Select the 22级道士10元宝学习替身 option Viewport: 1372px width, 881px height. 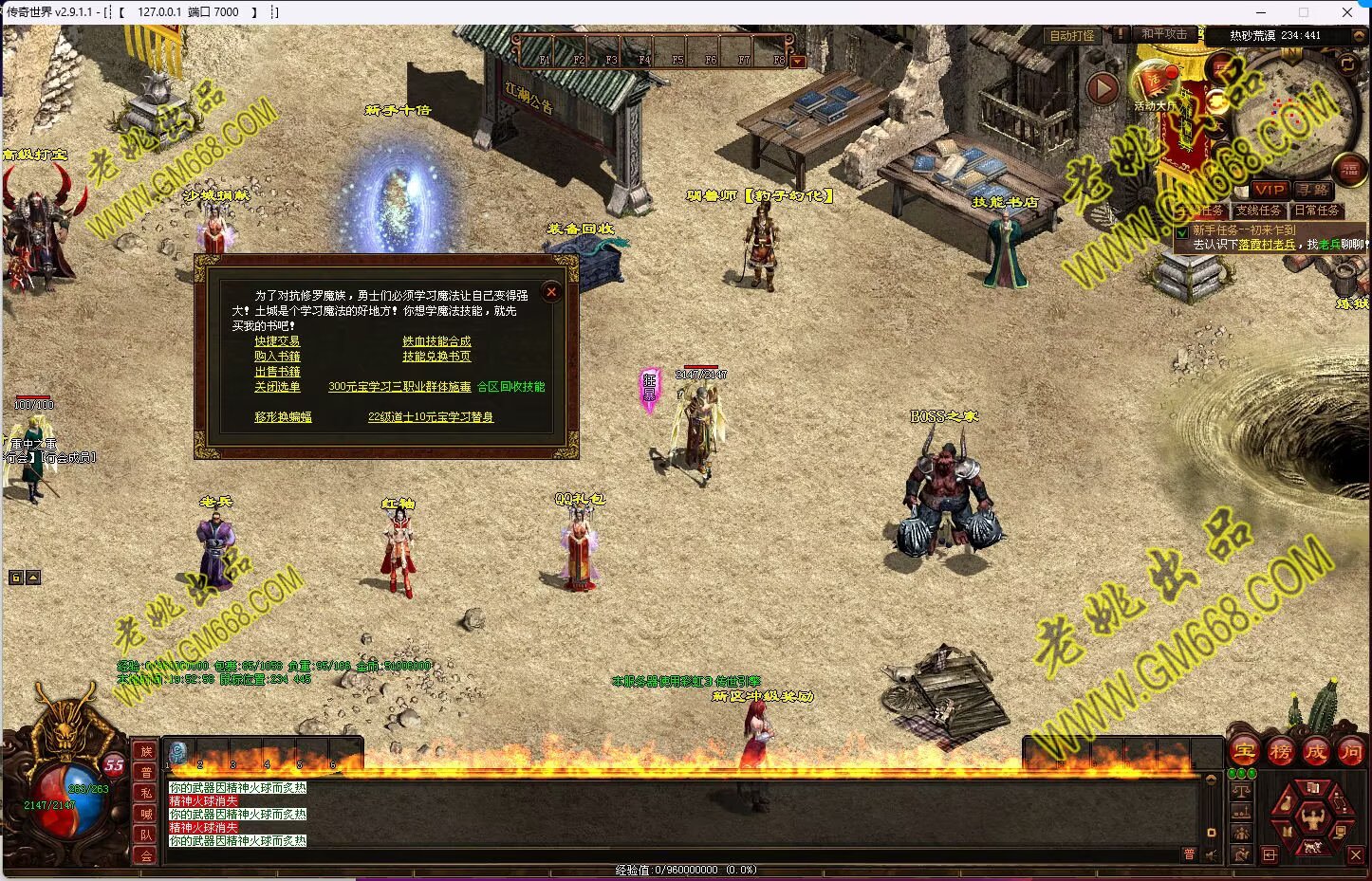tap(431, 417)
